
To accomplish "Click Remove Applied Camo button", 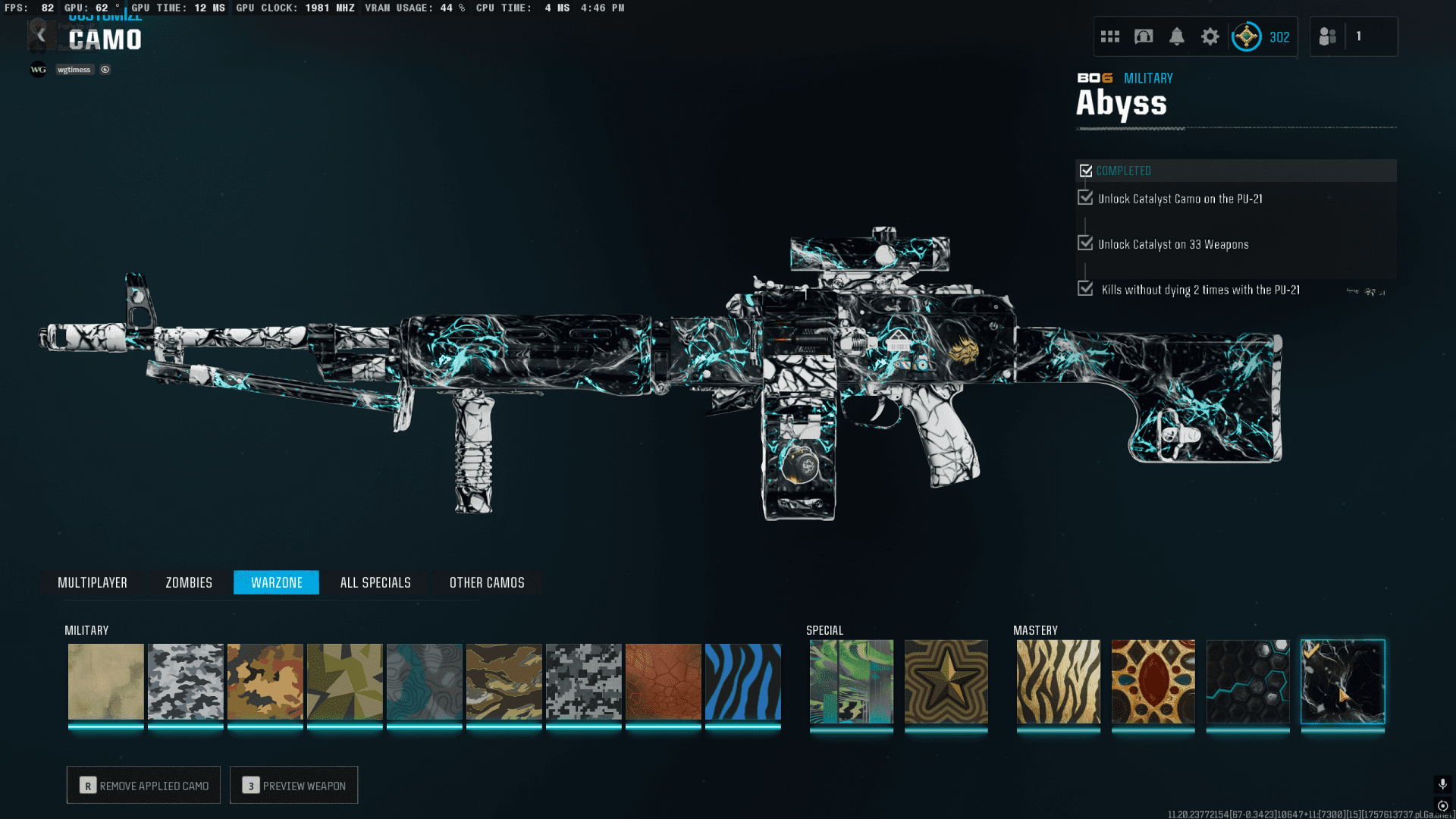I will 143,786.
